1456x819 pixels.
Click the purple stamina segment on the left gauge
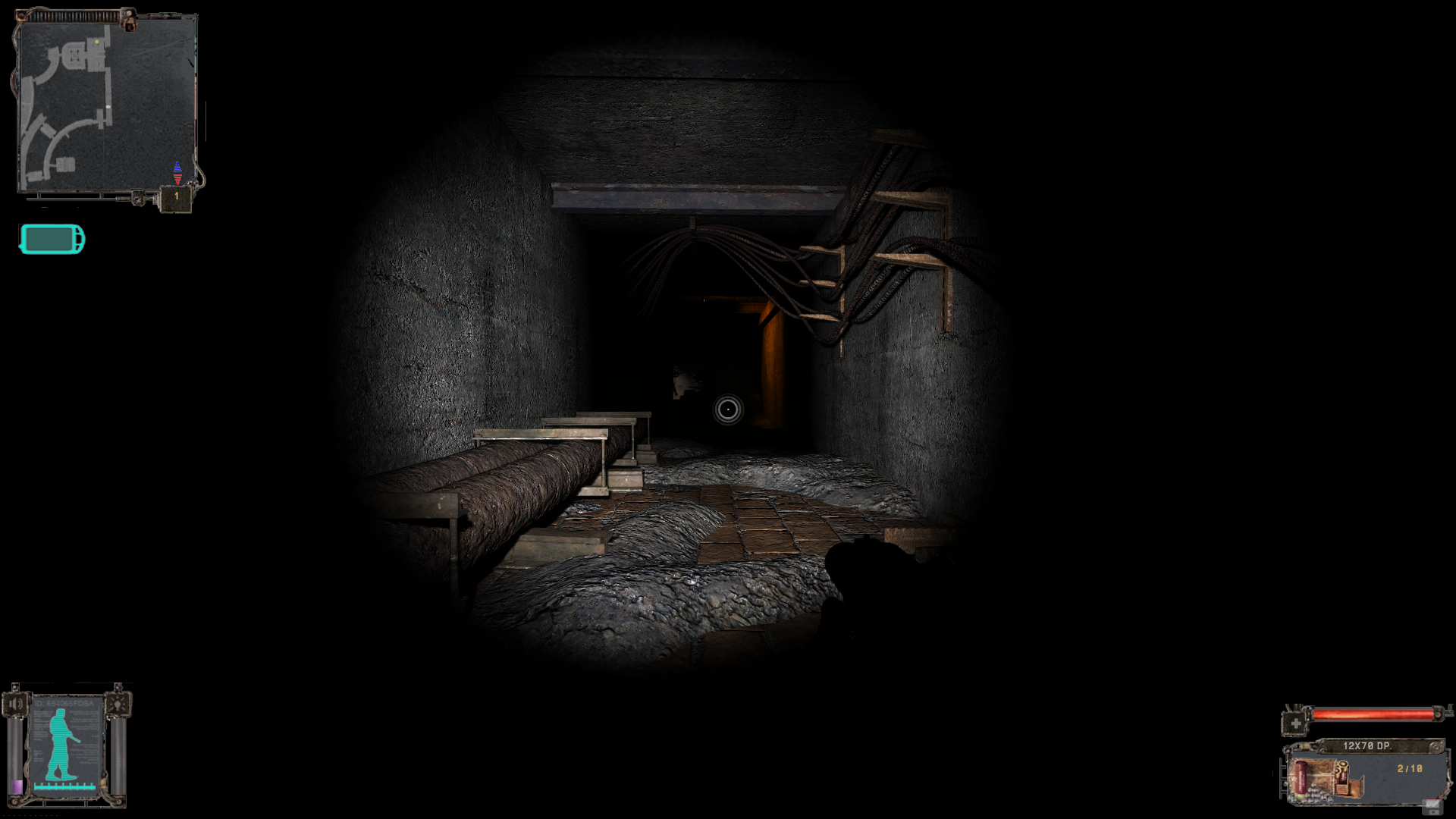click(x=17, y=787)
